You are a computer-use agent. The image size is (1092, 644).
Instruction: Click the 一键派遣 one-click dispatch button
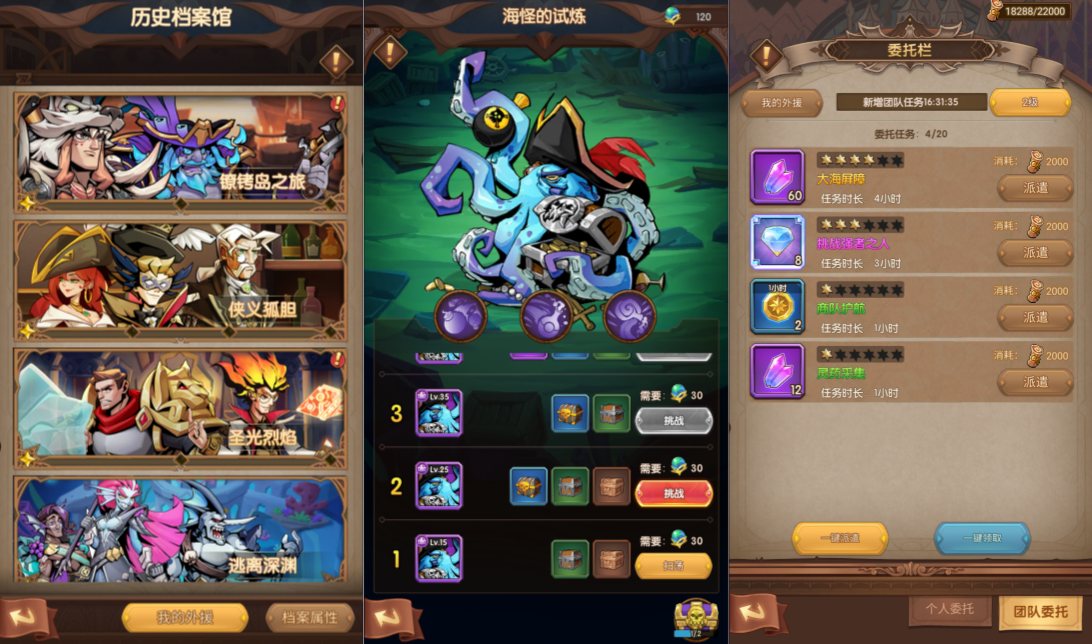click(840, 538)
